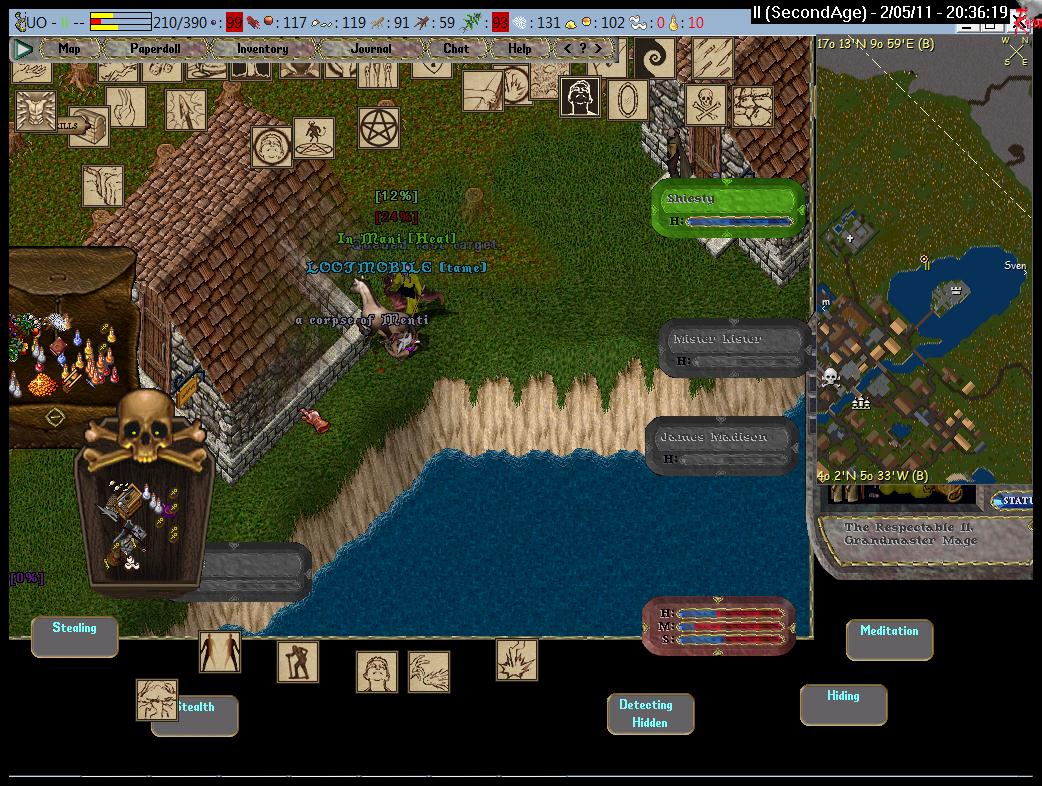Click the play arrow on the menu bar

click(x=24, y=48)
